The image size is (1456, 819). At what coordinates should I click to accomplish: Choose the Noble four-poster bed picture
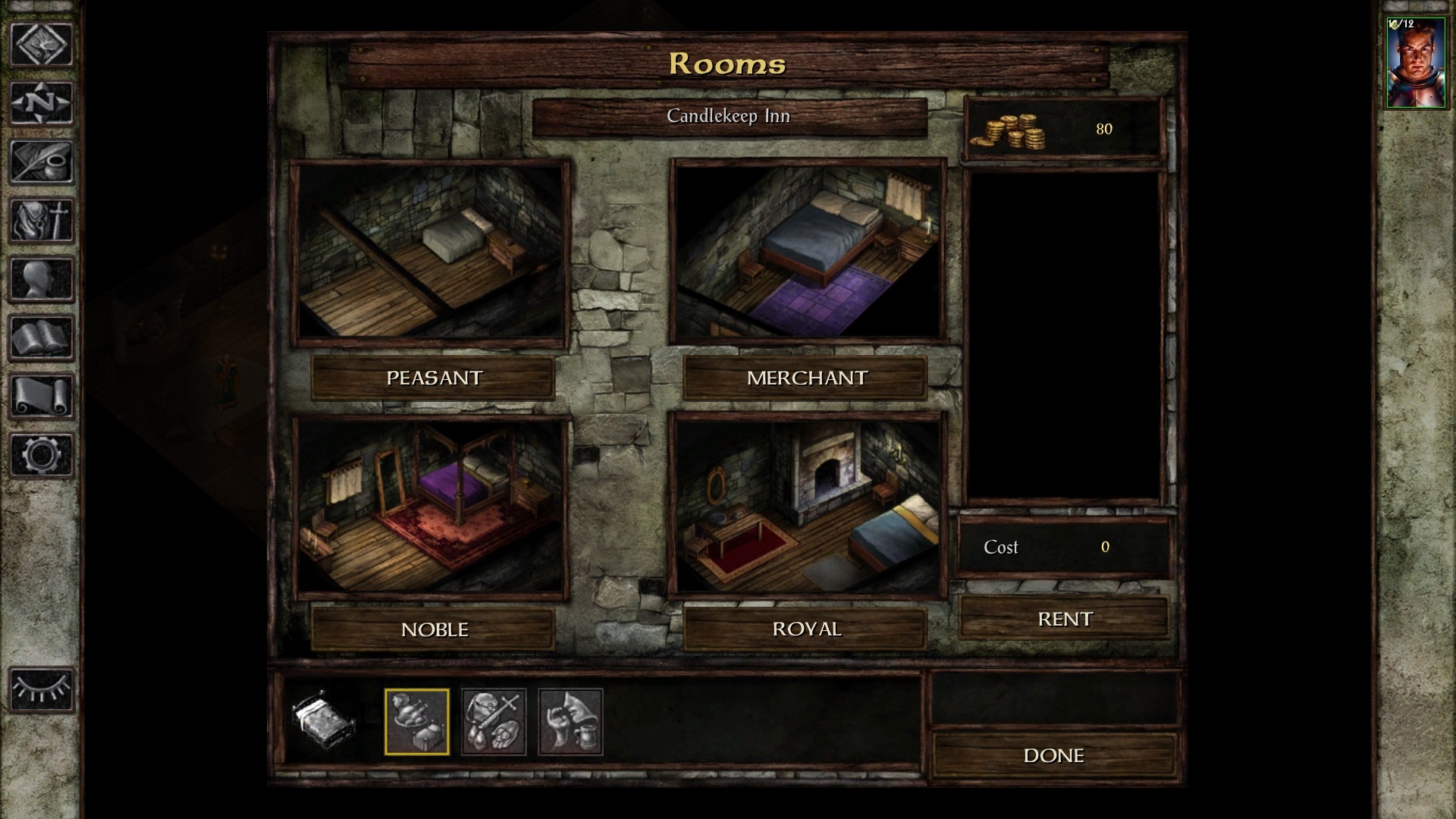[431, 507]
